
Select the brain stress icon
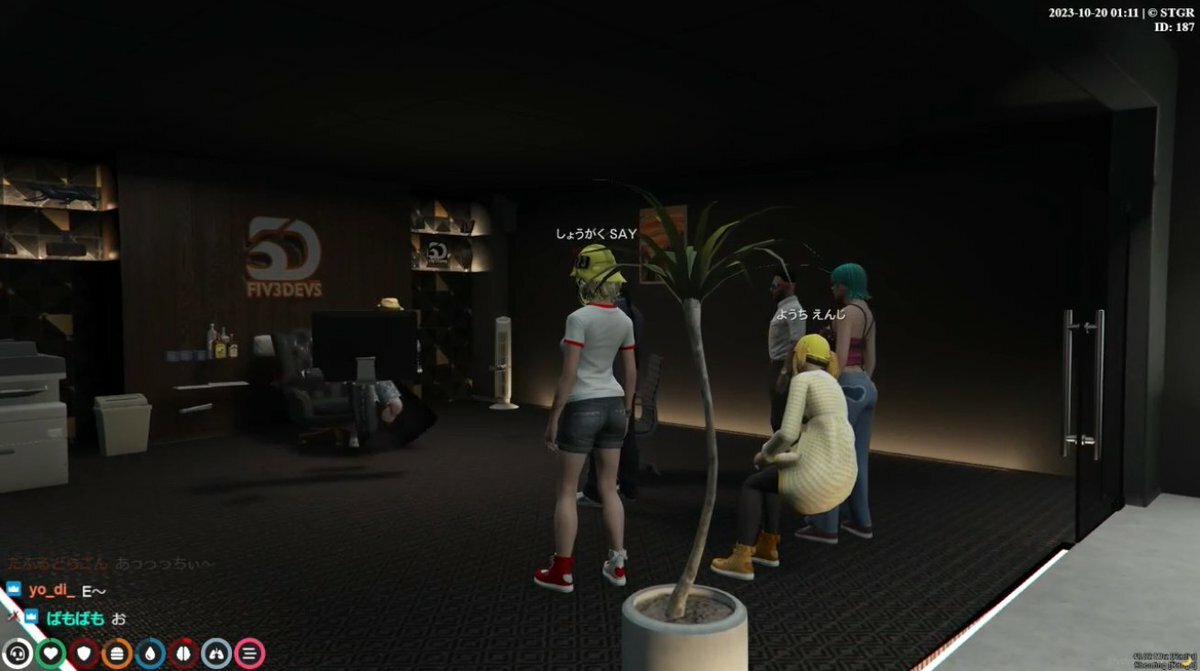coord(184,654)
